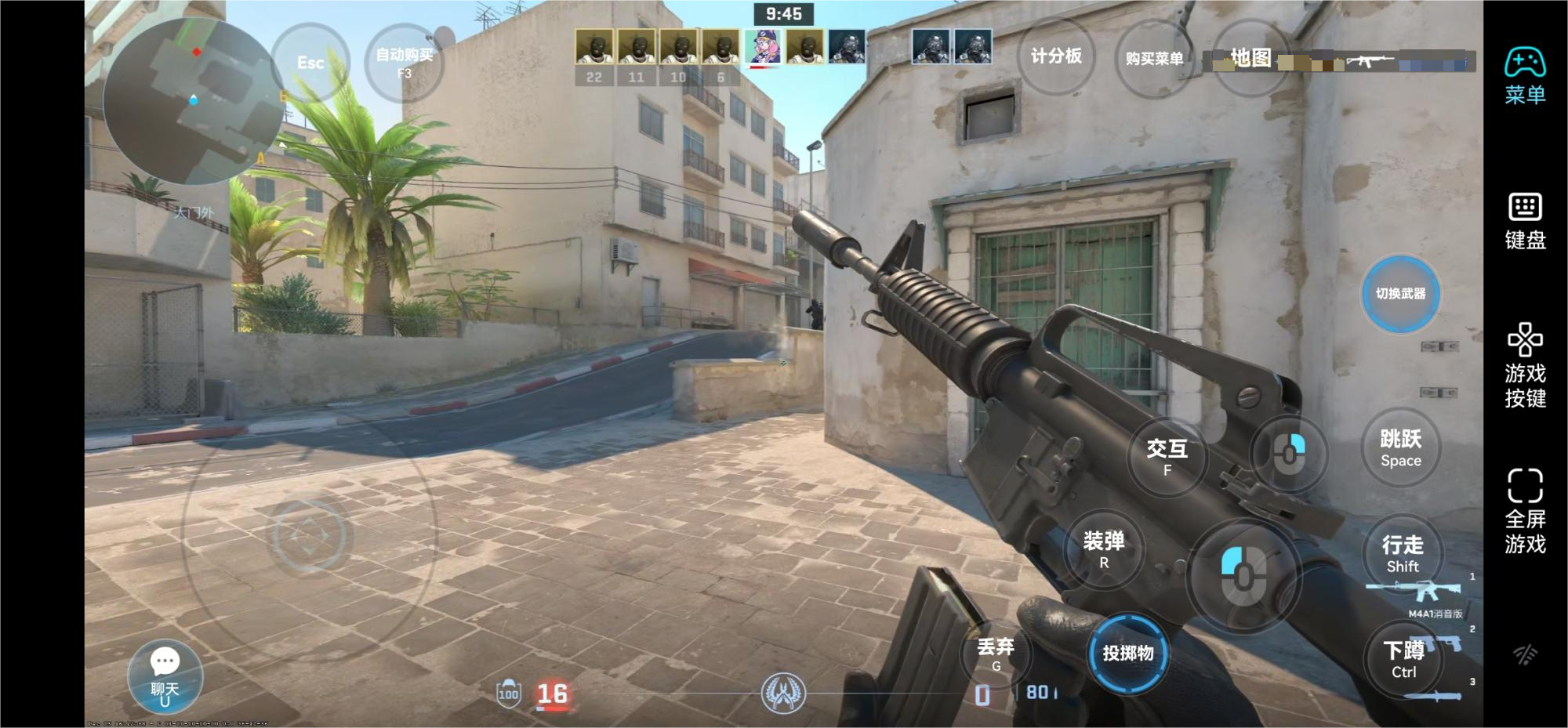Screen dimensions: 1568x728
Task: Select the M4A1消音版 weapon slot
Action: pos(1415,594)
